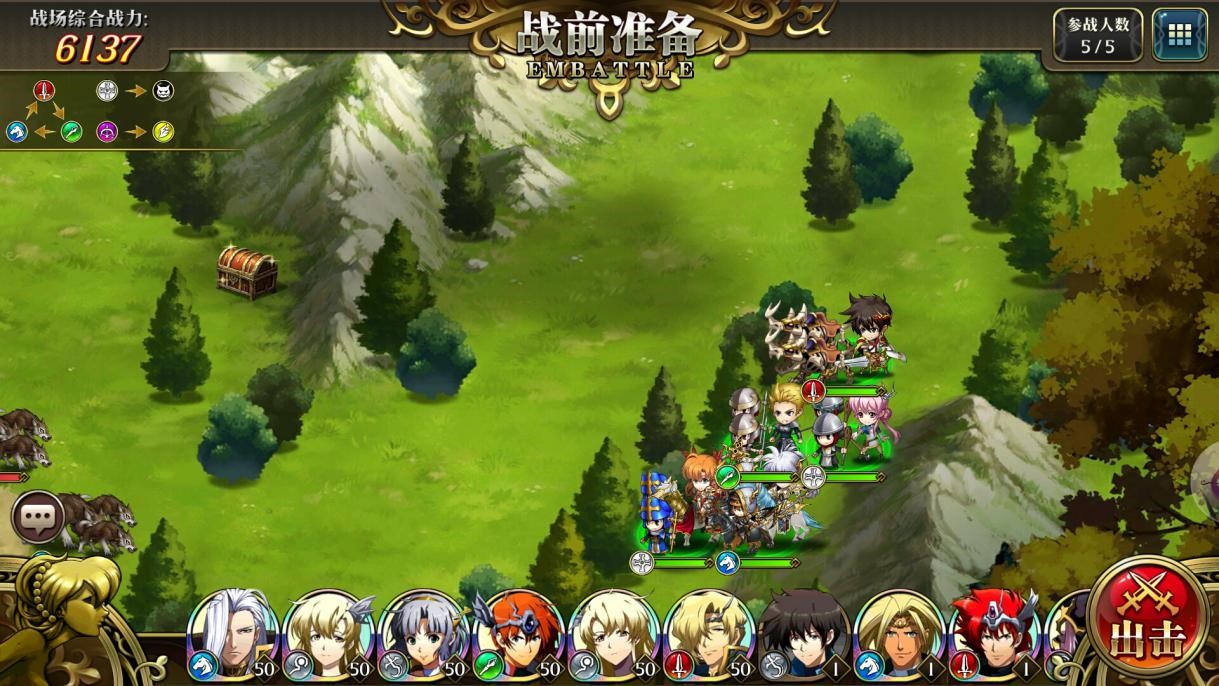The width and height of the screenshot is (1219, 686).
Task: Select the blonde hero with wing hair ornament
Action: tap(328, 633)
